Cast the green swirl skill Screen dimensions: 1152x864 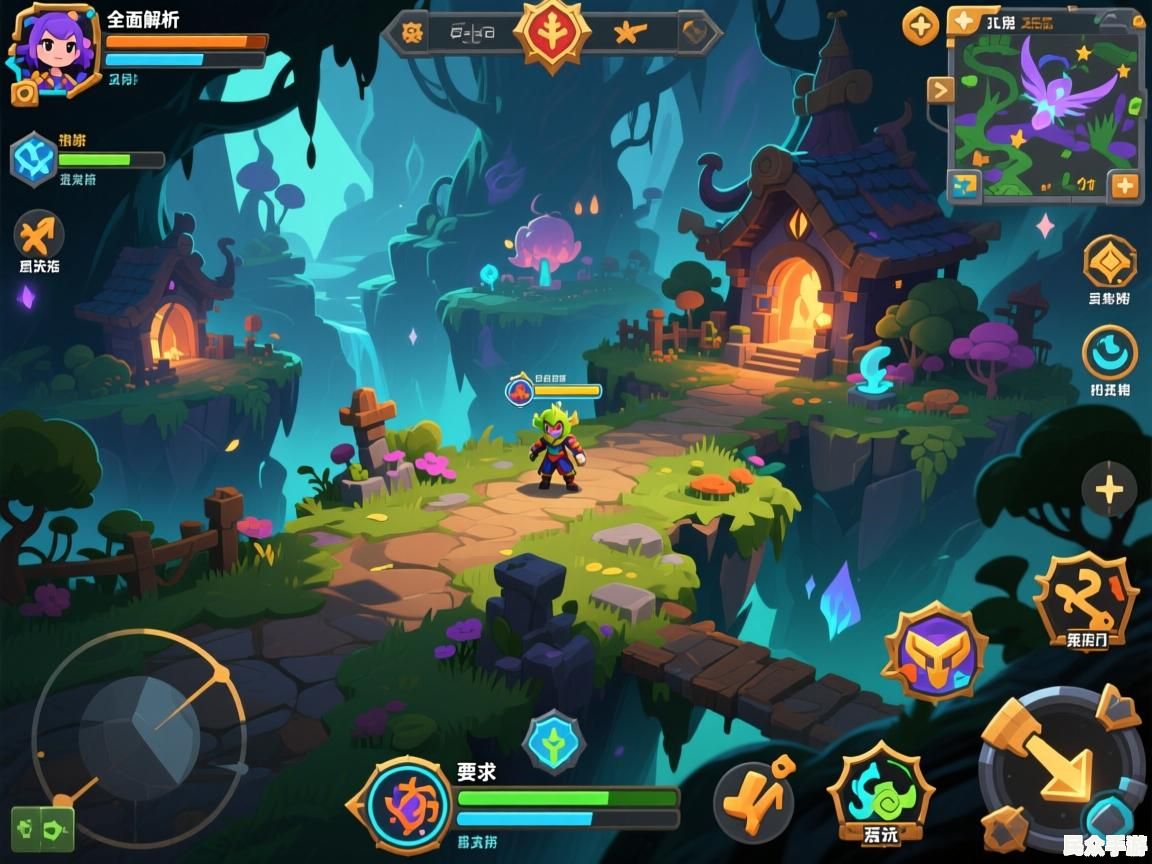(x=880, y=791)
